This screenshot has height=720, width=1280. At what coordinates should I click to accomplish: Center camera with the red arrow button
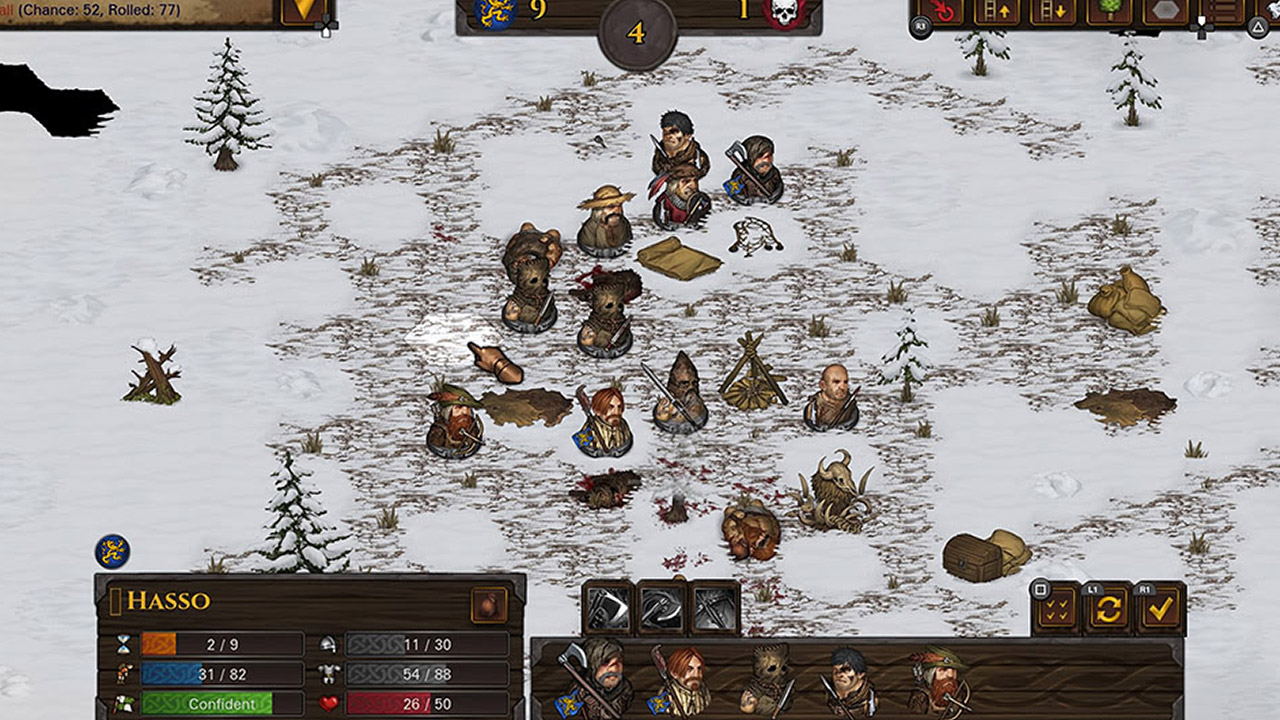(942, 10)
